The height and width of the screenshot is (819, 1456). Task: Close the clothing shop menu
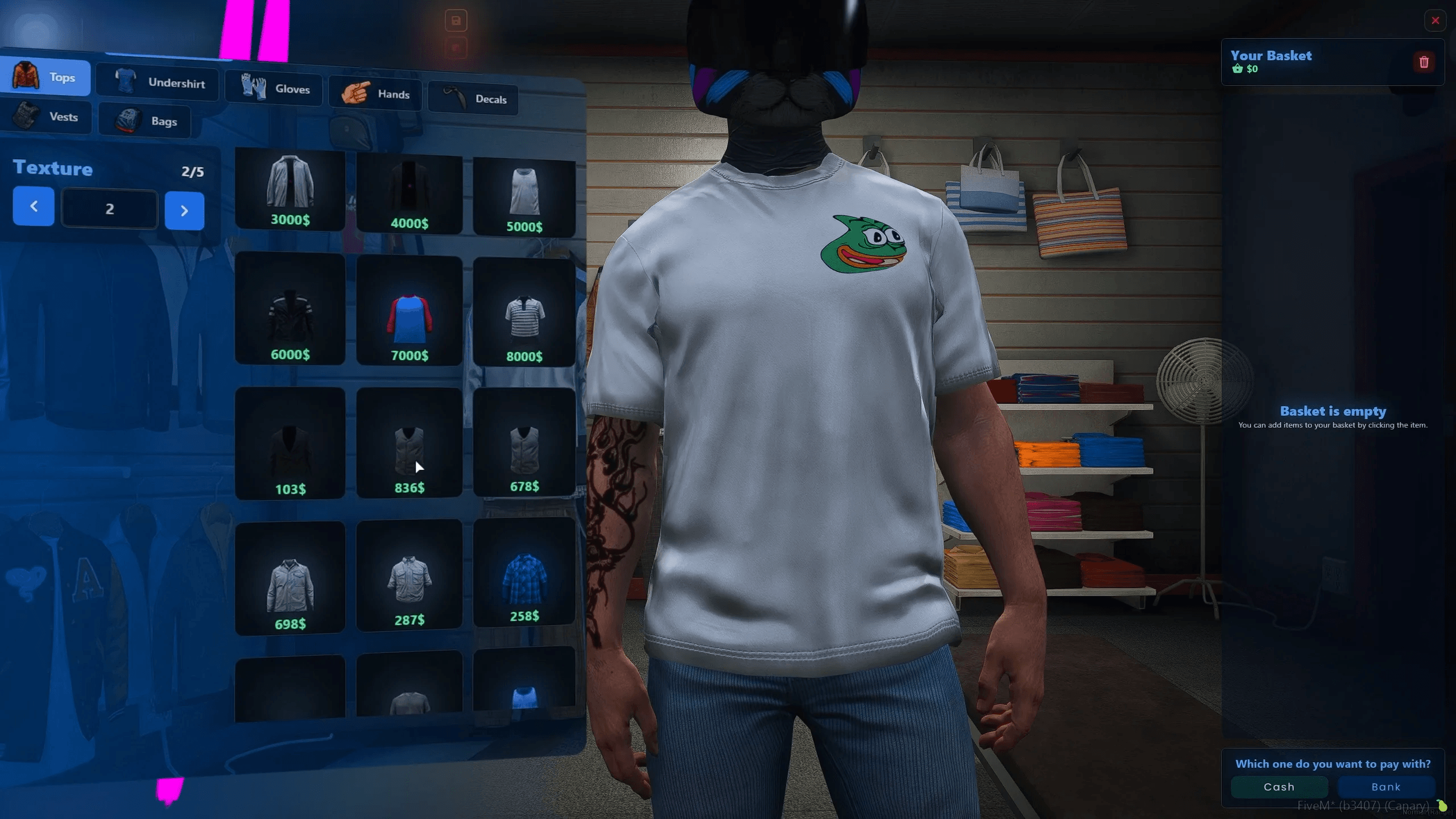tap(1436, 20)
